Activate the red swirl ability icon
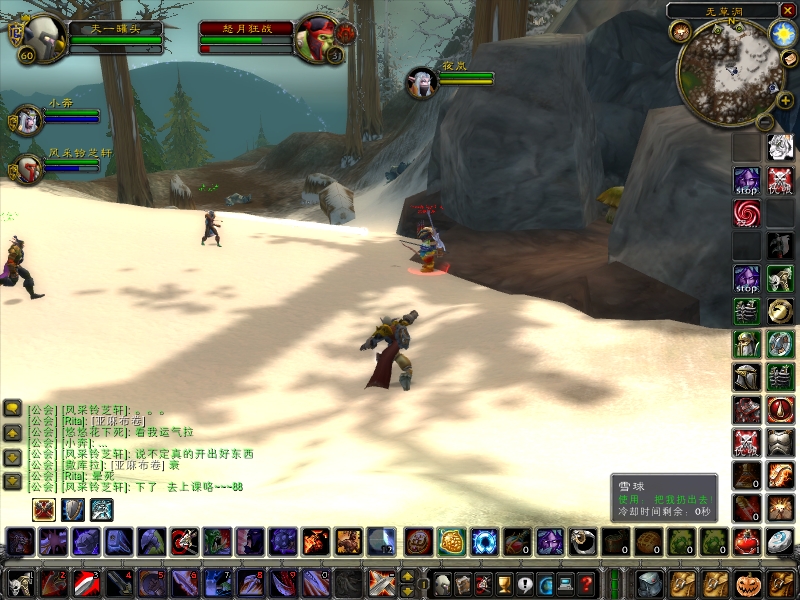 point(747,213)
